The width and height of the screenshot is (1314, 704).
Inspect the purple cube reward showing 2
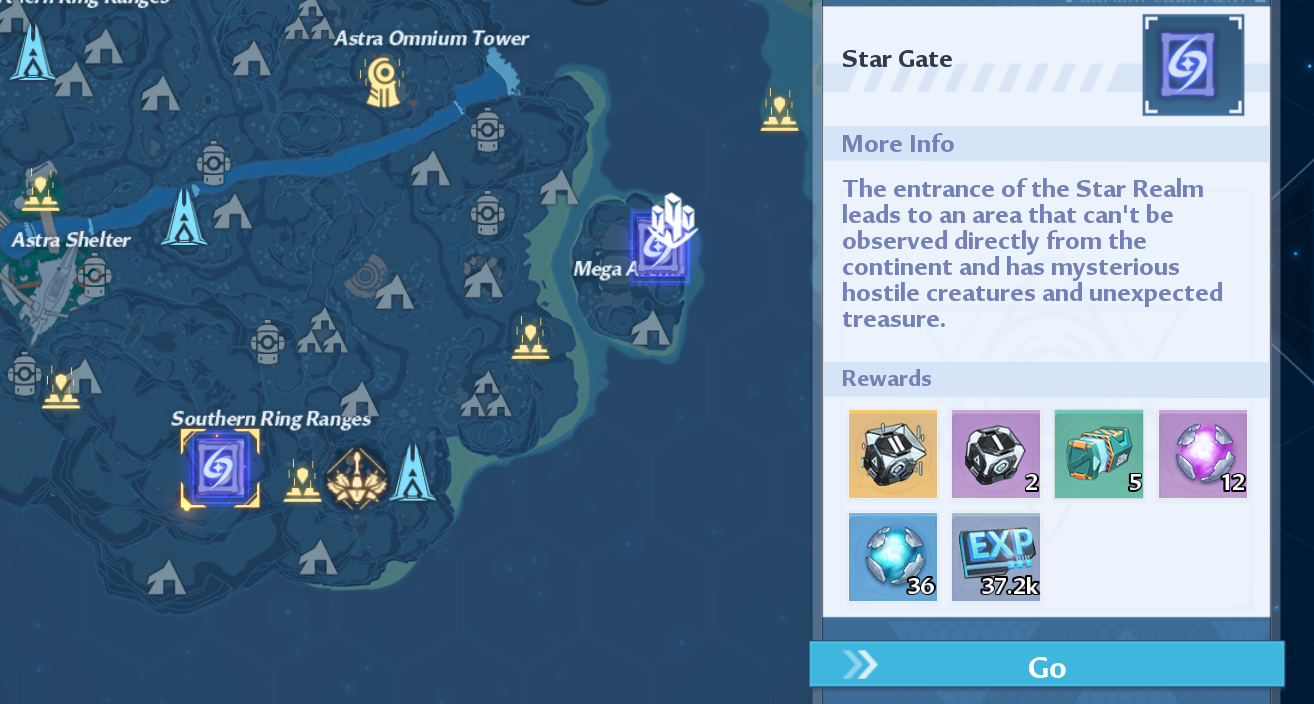click(x=995, y=453)
